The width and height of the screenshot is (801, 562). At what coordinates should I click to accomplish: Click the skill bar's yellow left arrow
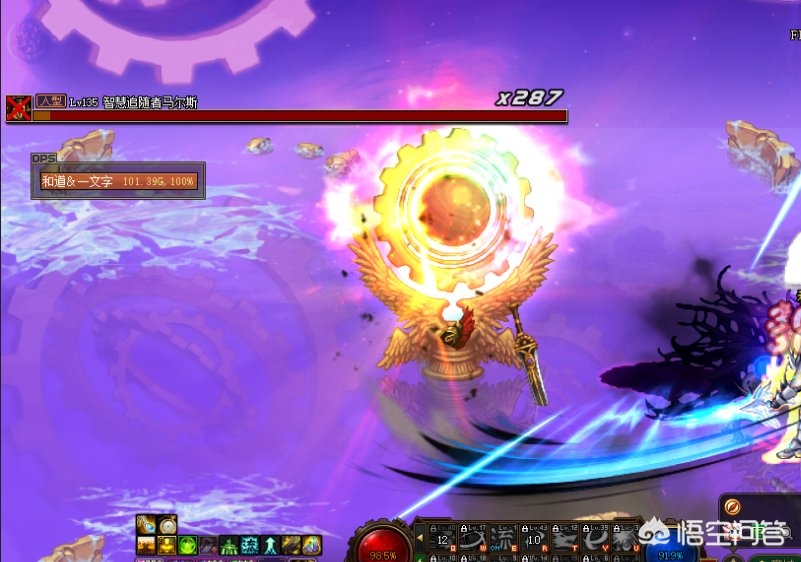(420, 536)
